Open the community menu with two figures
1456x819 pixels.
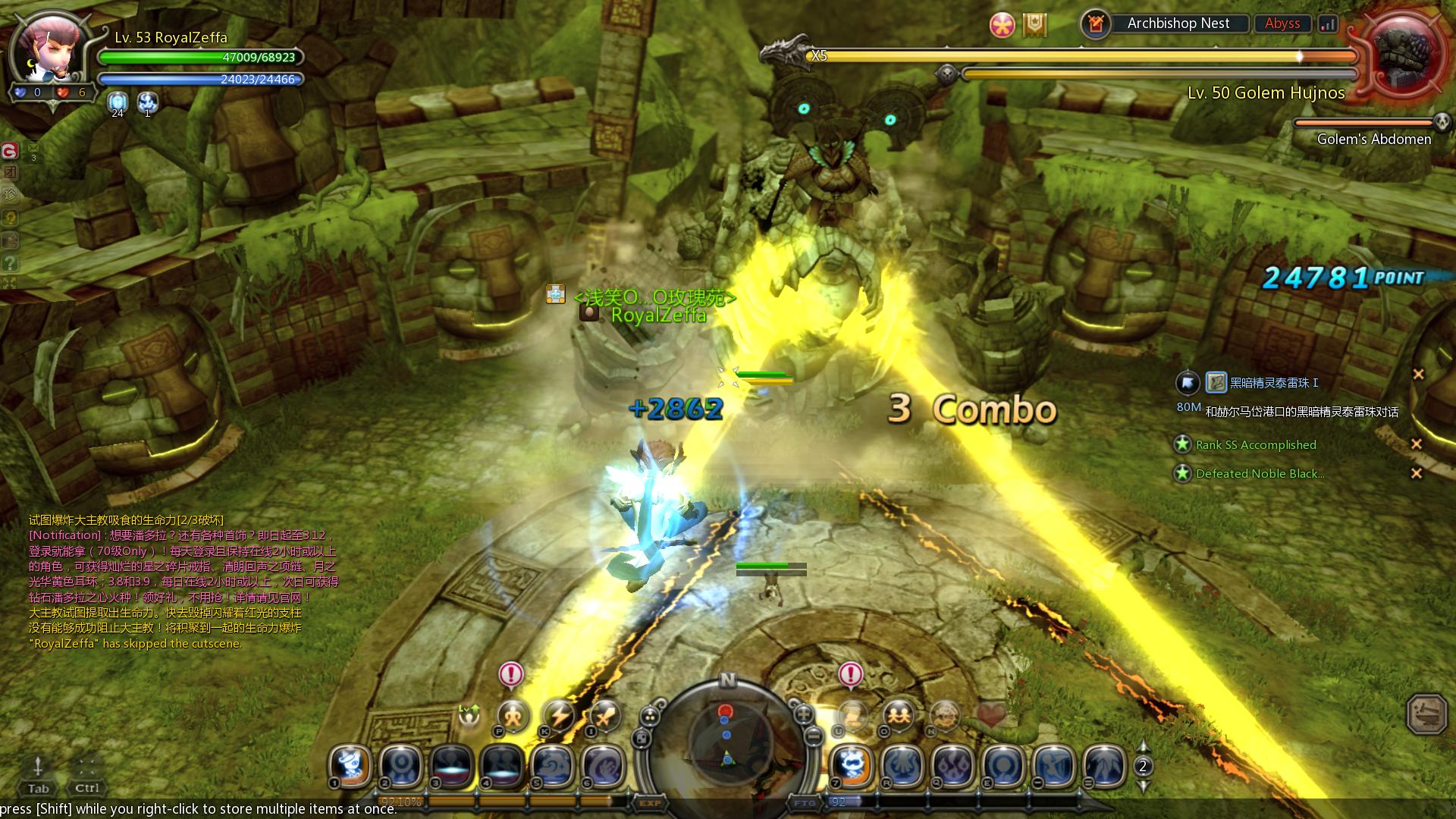tap(899, 715)
